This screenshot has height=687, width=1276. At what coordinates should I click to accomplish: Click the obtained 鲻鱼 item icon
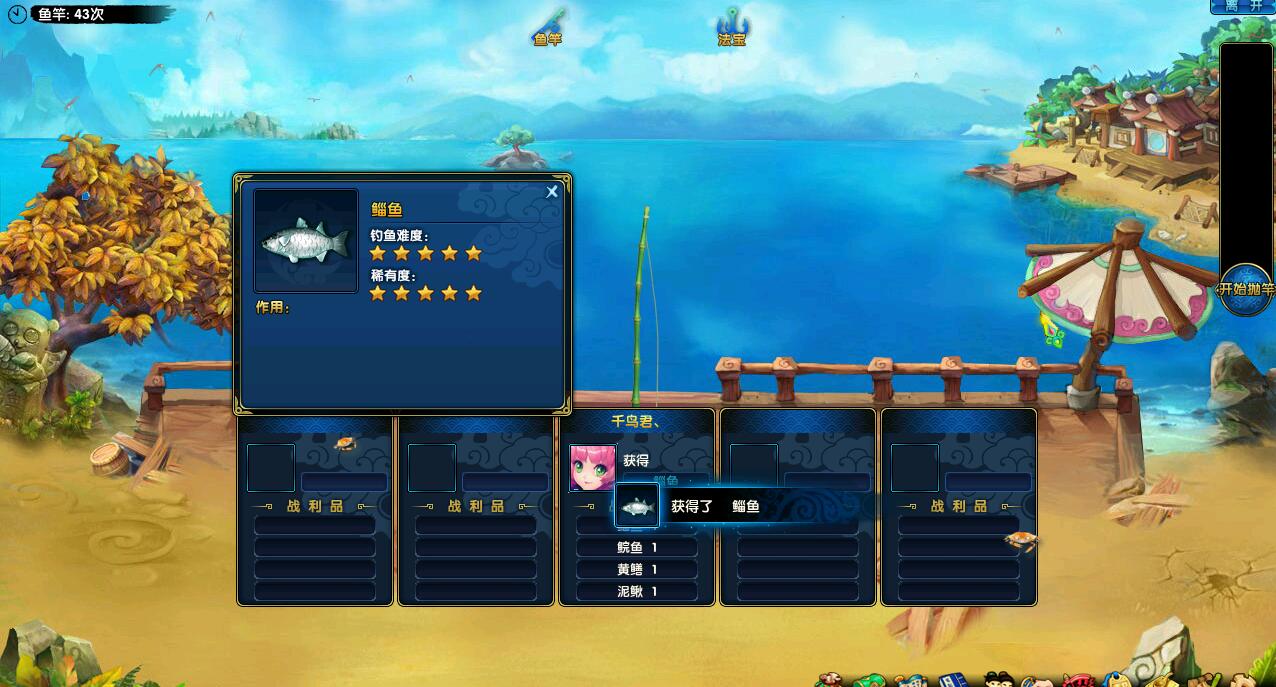(x=637, y=507)
